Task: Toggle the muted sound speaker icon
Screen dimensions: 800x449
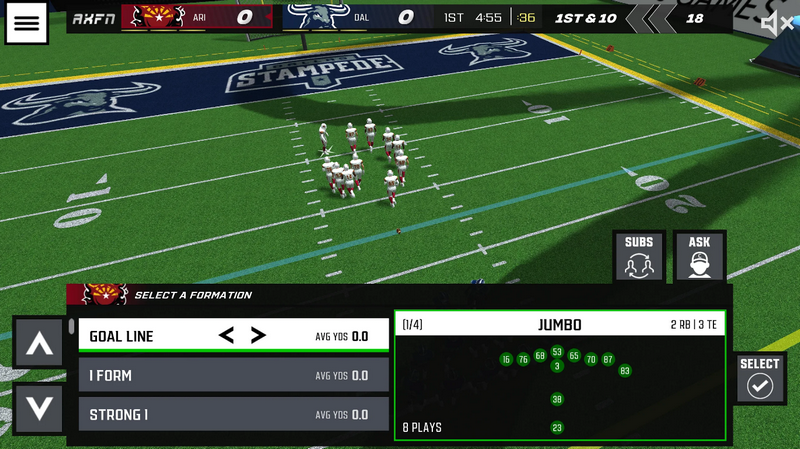Action: [775, 23]
